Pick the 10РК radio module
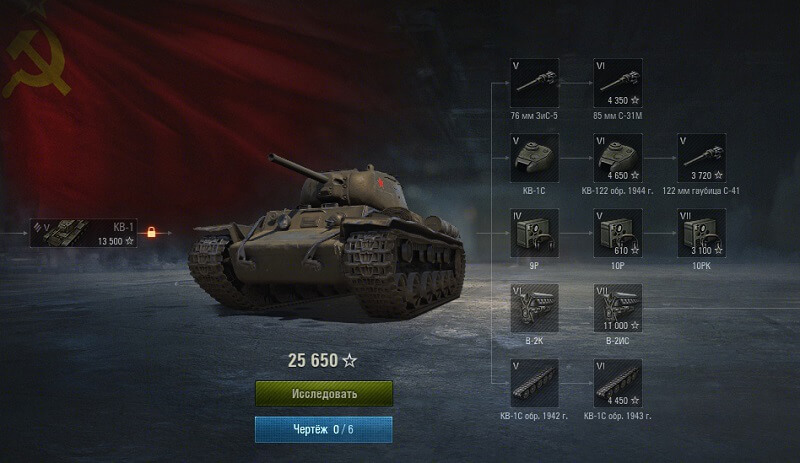Viewport: 800px width, 463px height. click(x=700, y=234)
